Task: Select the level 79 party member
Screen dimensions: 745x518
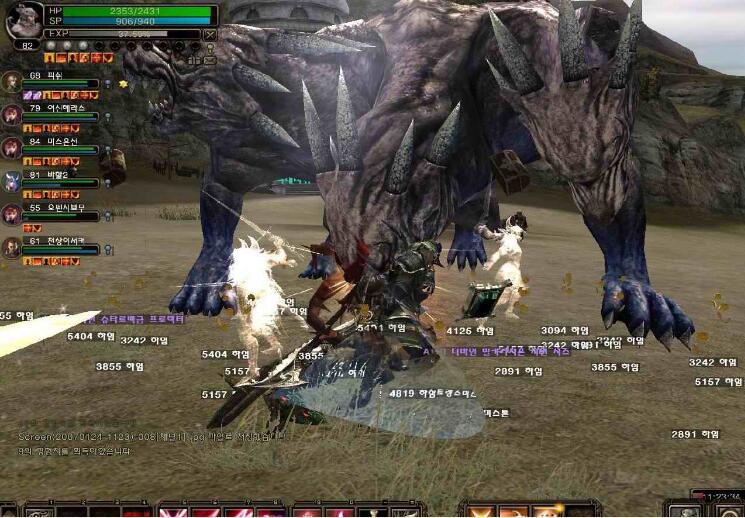Action: tap(12, 114)
